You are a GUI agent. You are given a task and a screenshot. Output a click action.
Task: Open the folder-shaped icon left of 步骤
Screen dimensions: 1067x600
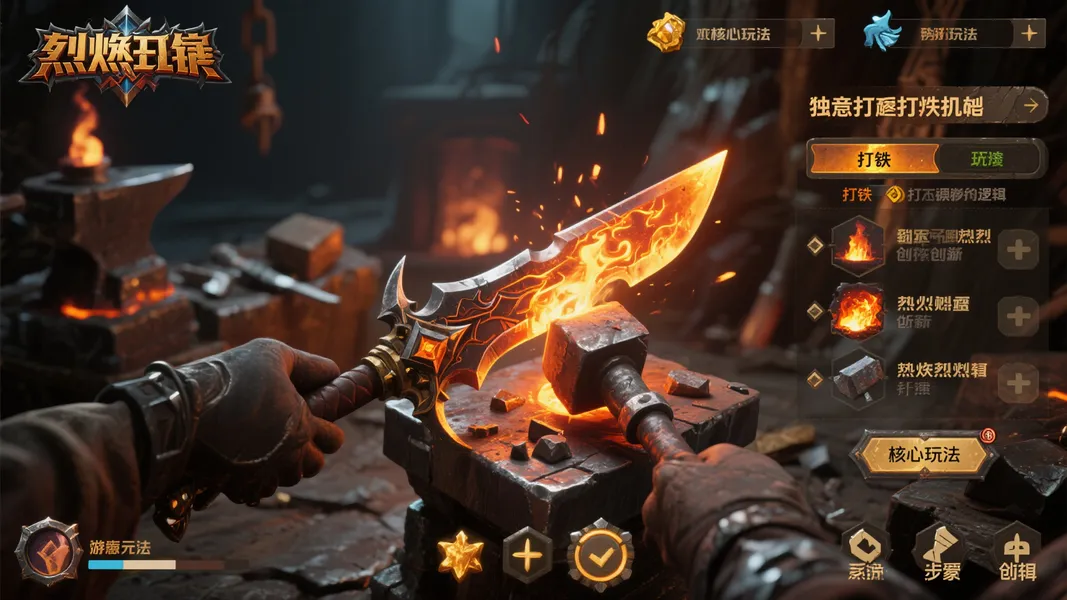[864, 552]
